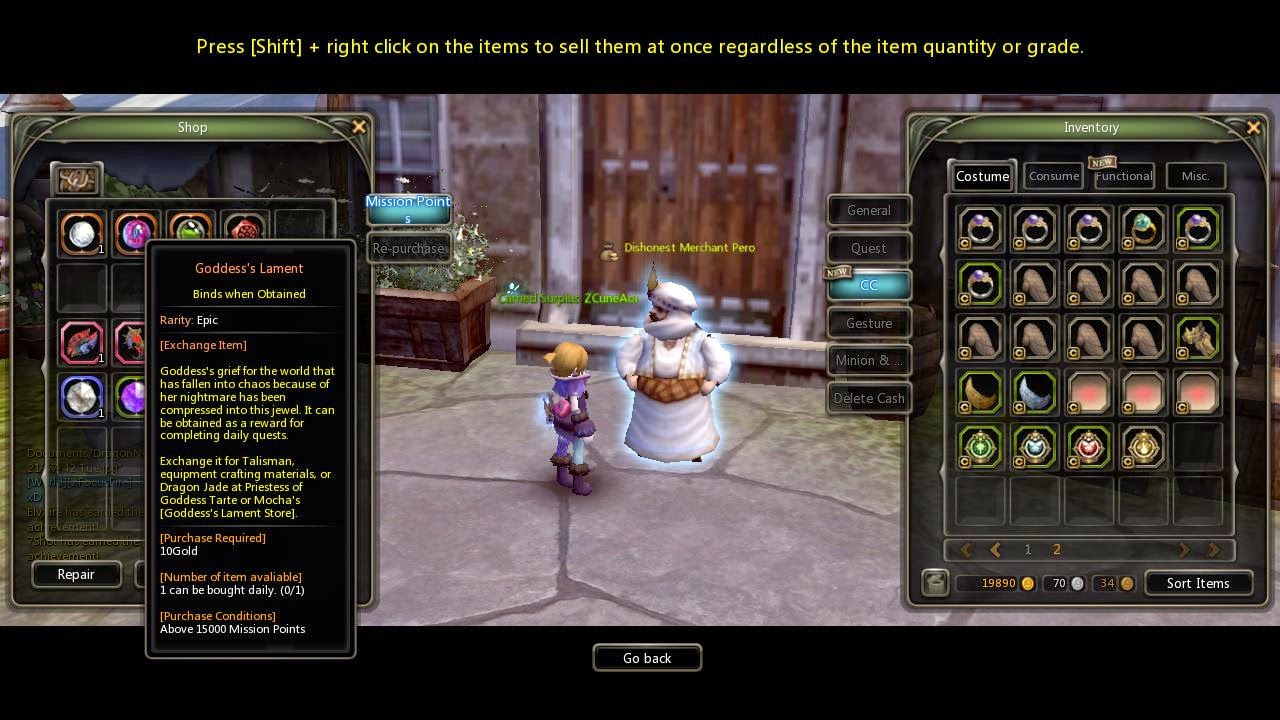Select the white orb shop item in top row
The height and width of the screenshot is (720, 1280).
coord(82,233)
